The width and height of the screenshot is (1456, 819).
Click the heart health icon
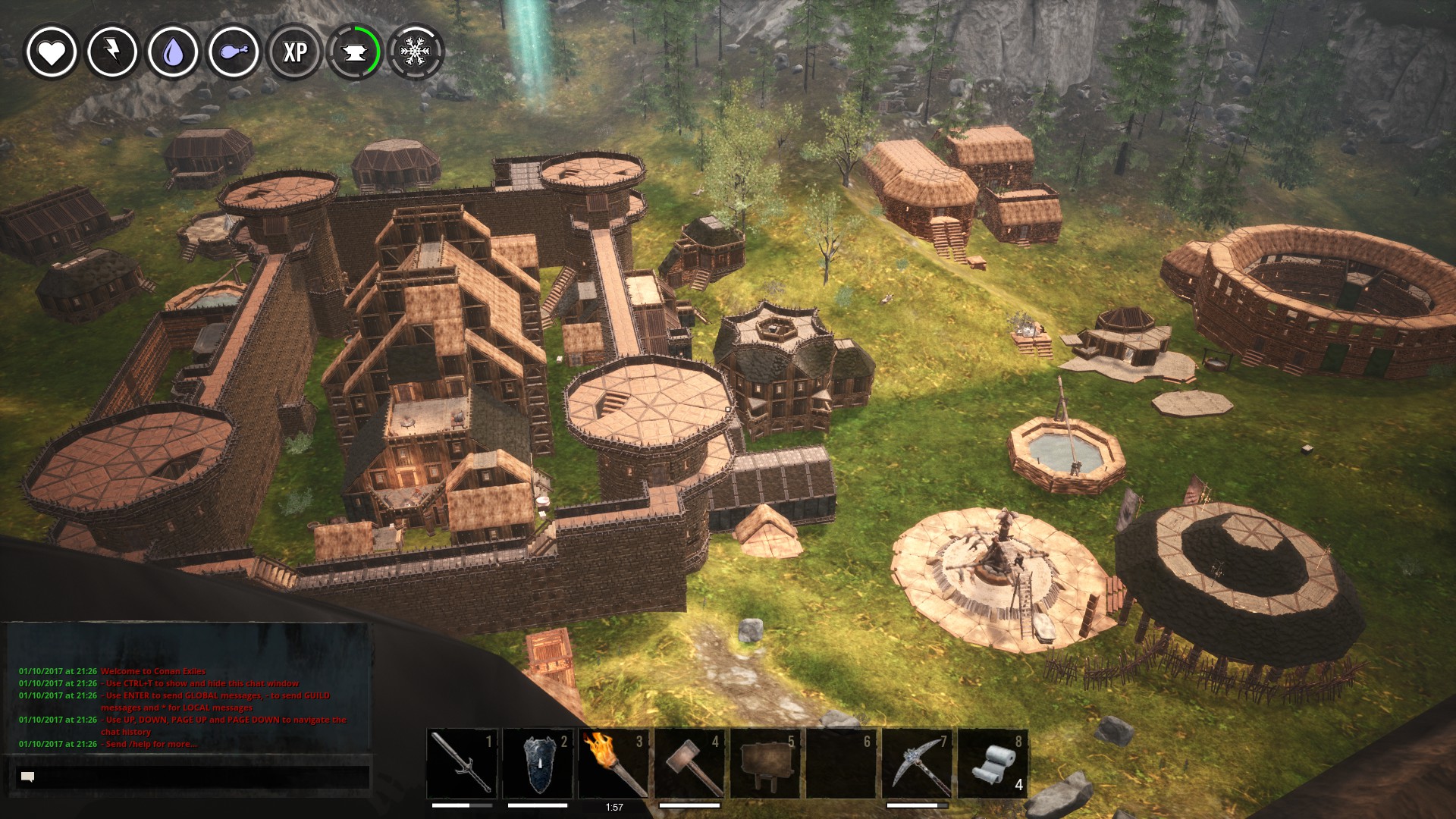click(x=52, y=52)
